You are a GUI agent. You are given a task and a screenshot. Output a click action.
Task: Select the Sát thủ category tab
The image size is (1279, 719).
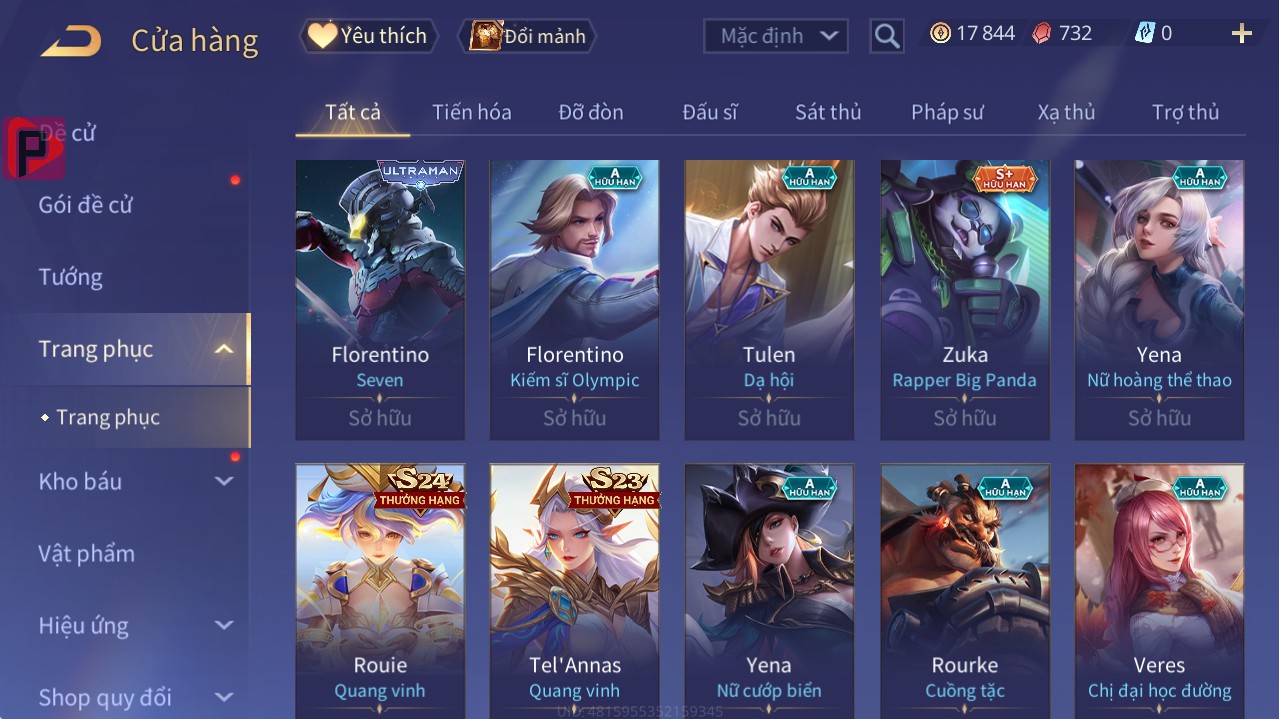click(827, 112)
